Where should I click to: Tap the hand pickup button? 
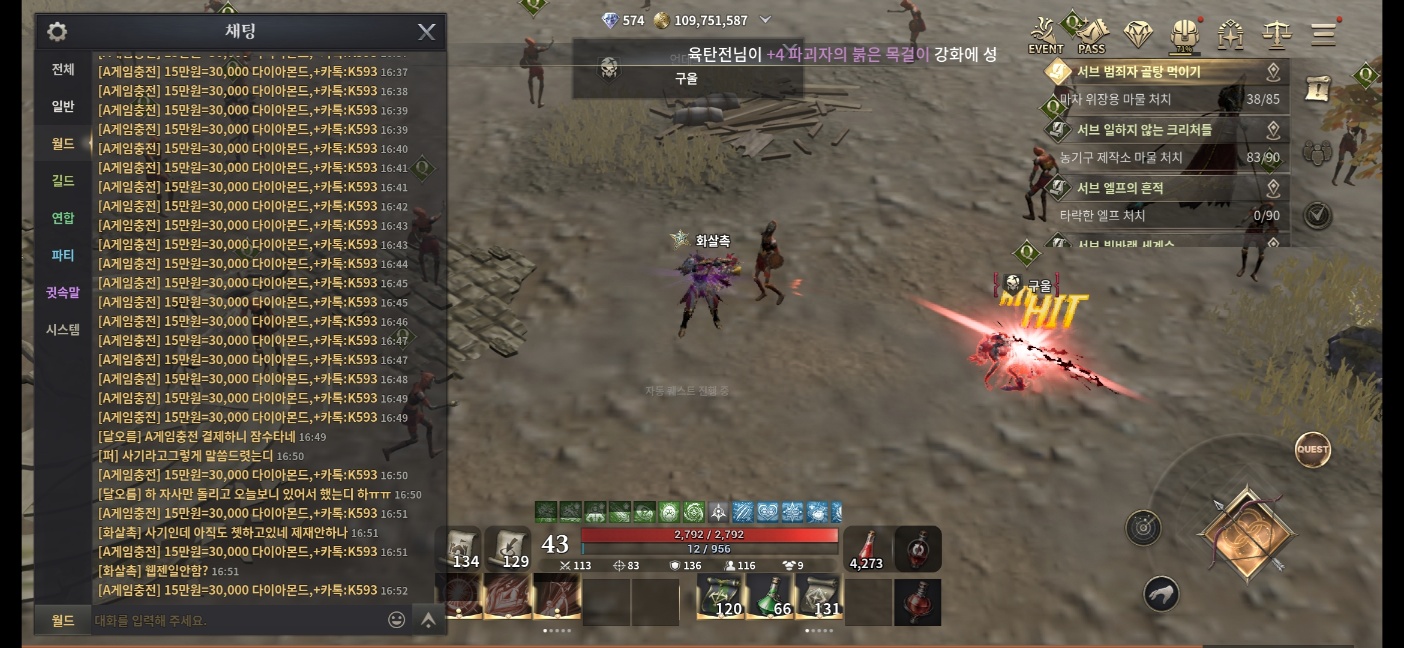[x=1161, y=594]
